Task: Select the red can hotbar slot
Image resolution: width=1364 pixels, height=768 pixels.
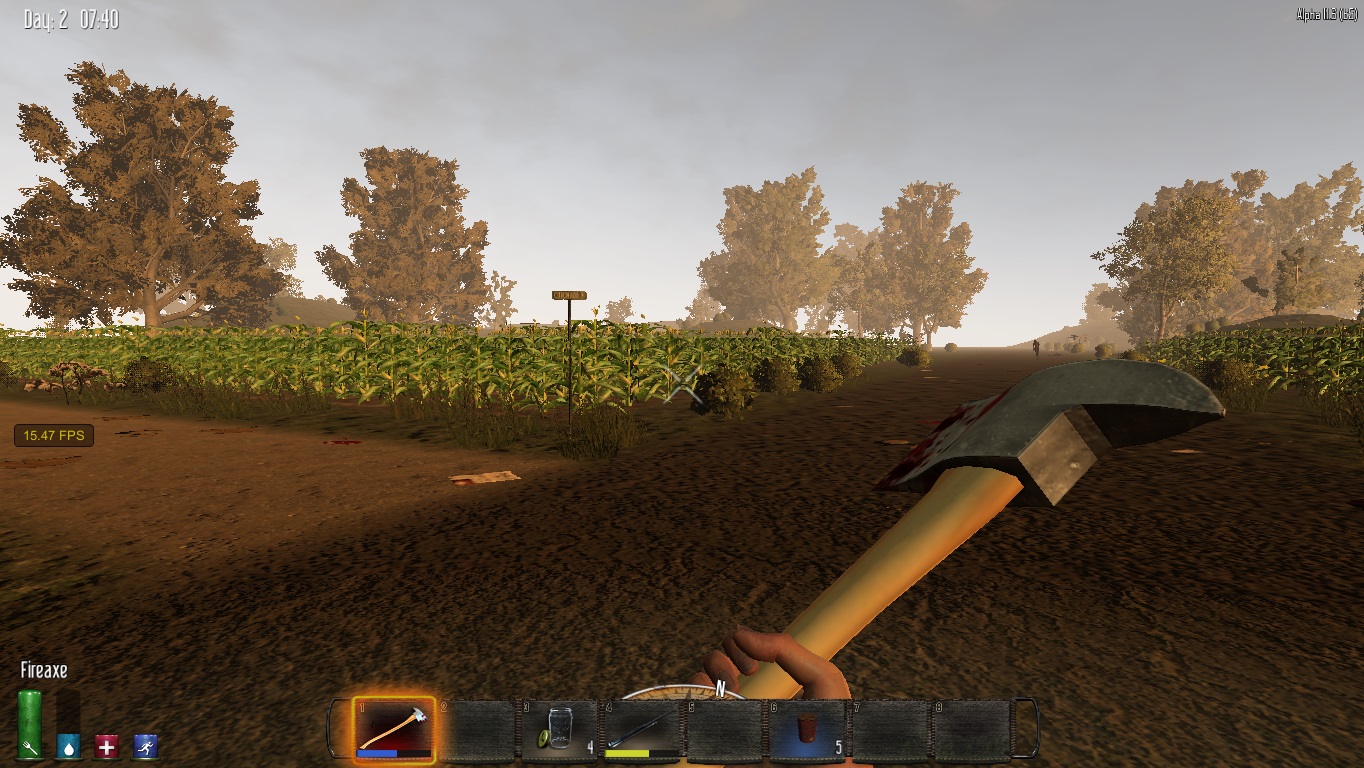Action: tap(806, 729)
